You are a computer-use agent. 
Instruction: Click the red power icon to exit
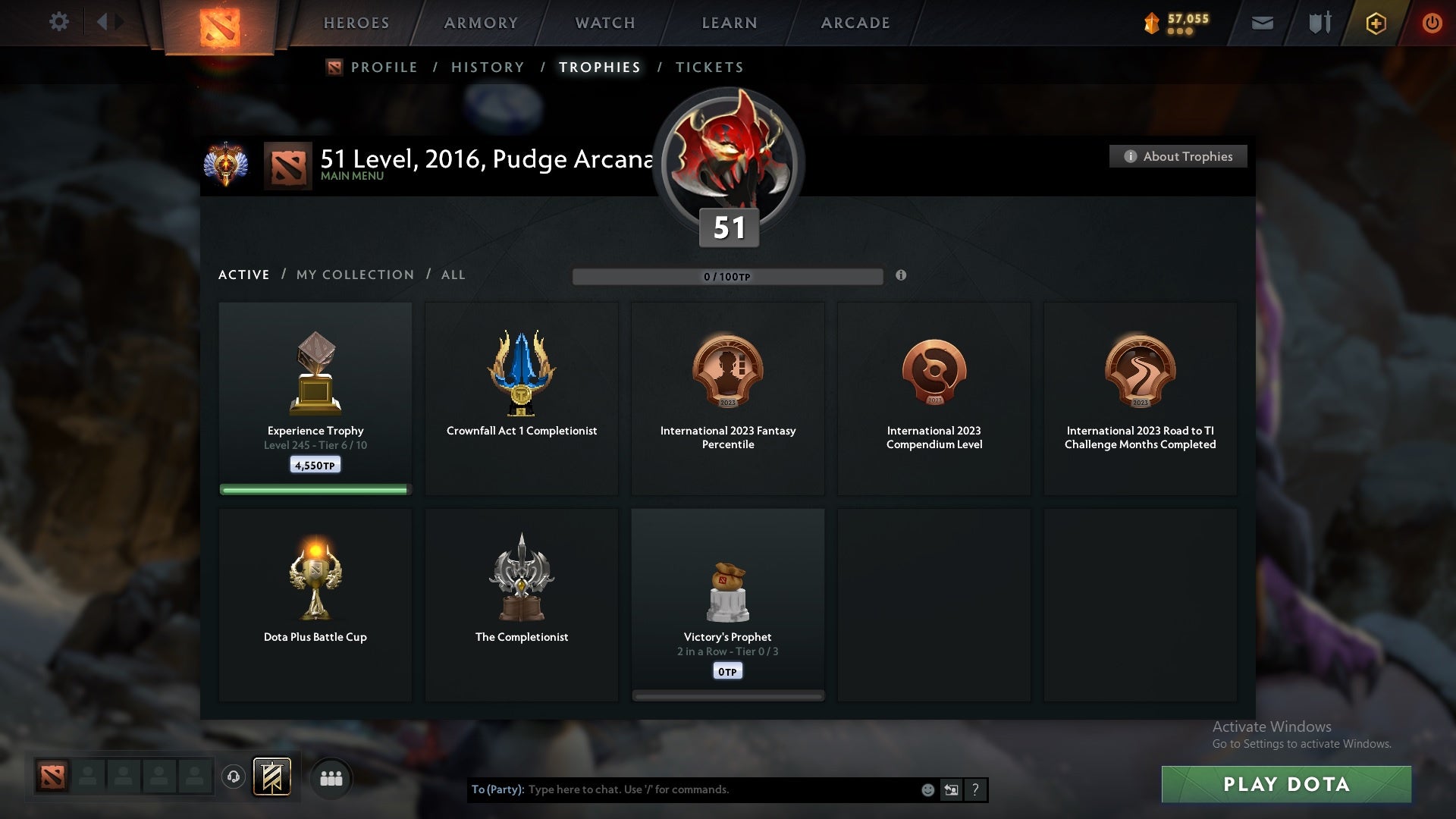[x=1432, y=22]
